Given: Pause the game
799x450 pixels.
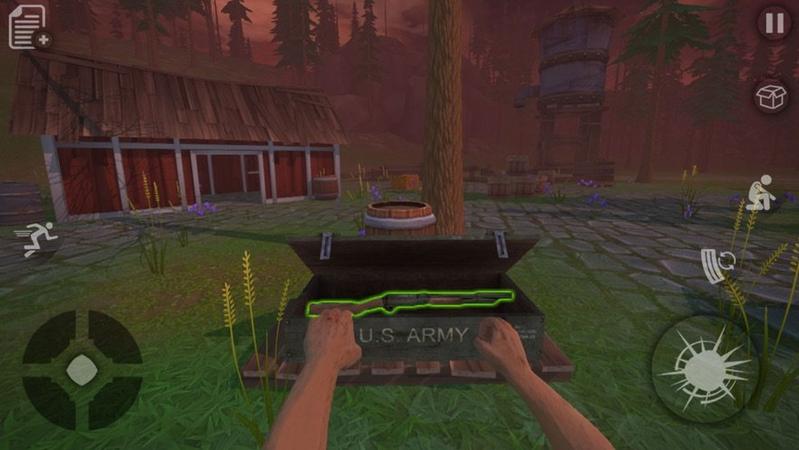Looking at the screenshot, I should (773, 23).
